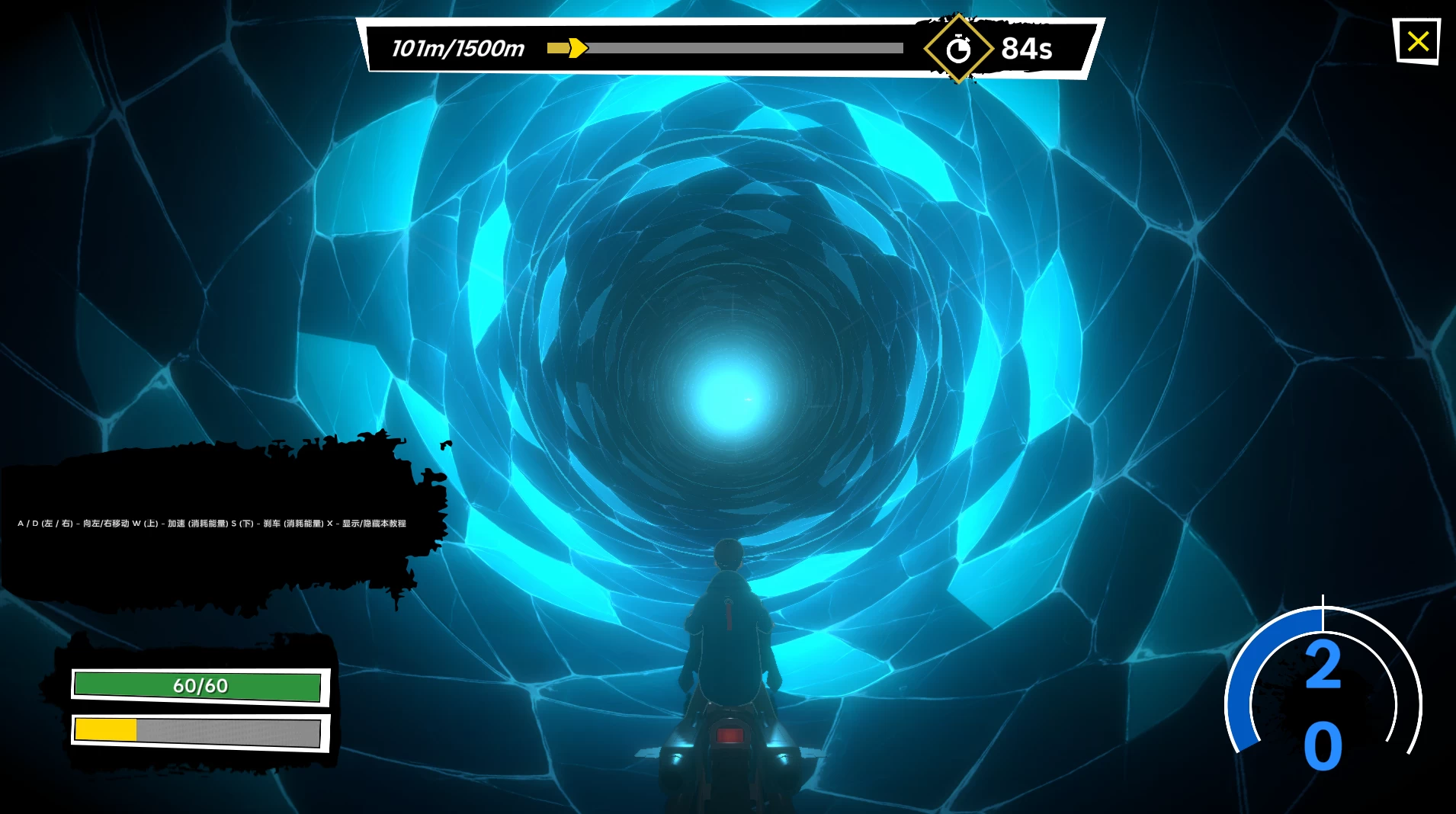
Task: Close the minigame with the yellow X
Action: pos(1417,41)
